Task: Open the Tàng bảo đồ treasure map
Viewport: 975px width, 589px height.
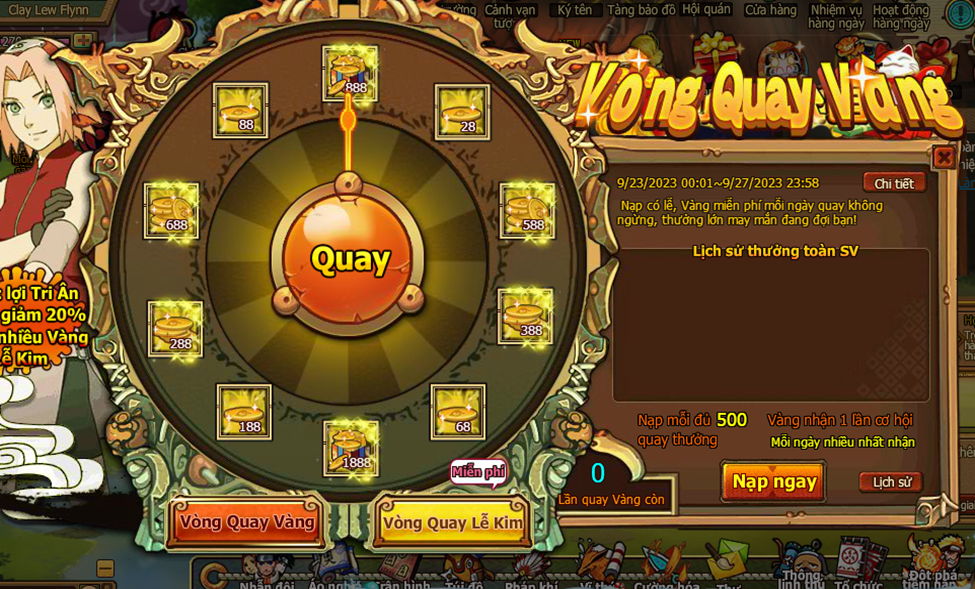Action: click(x=641, y=10)
